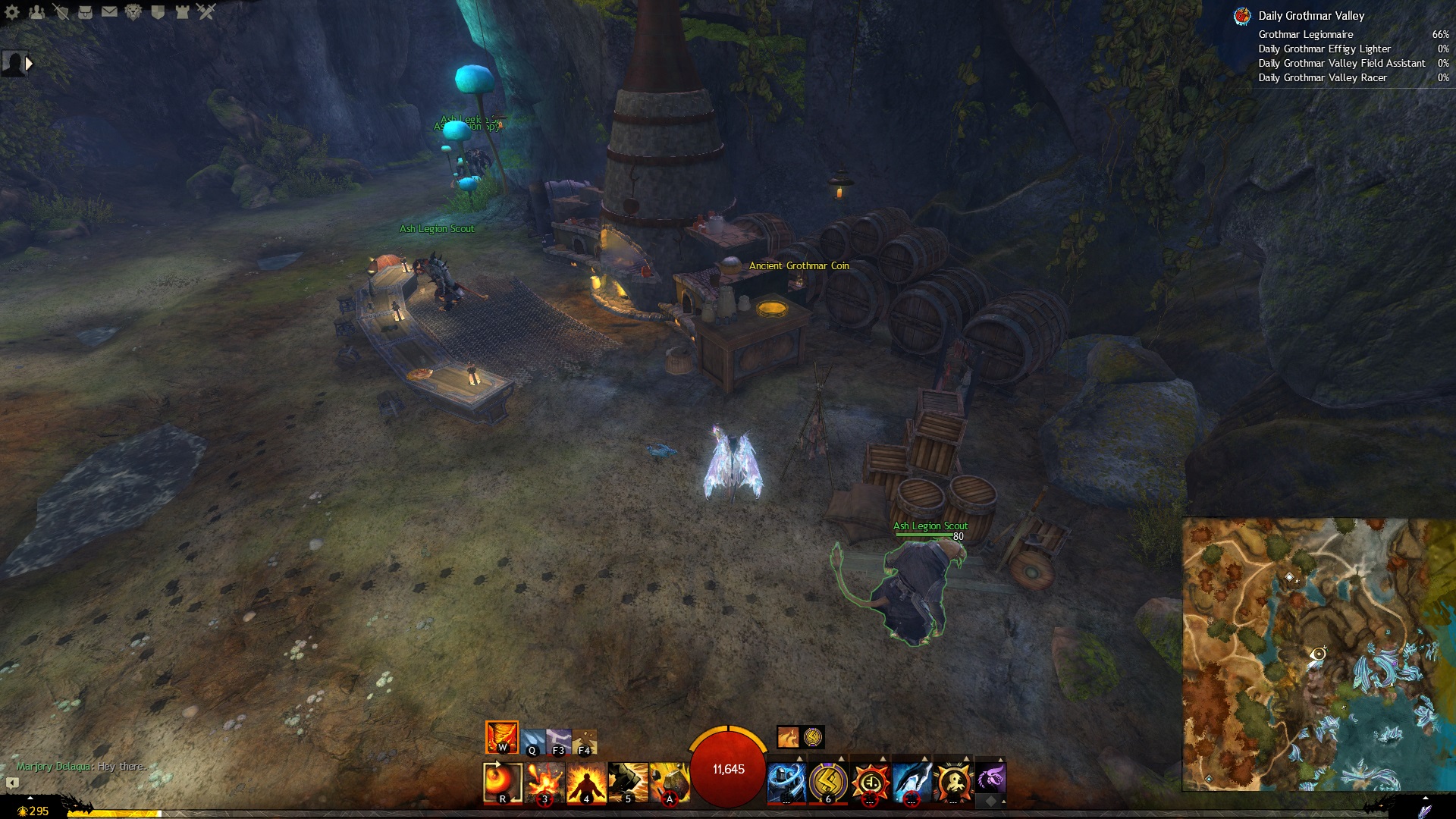
Task: Open the PvP crossed swords icon
Action: click(x=206, y=11)
